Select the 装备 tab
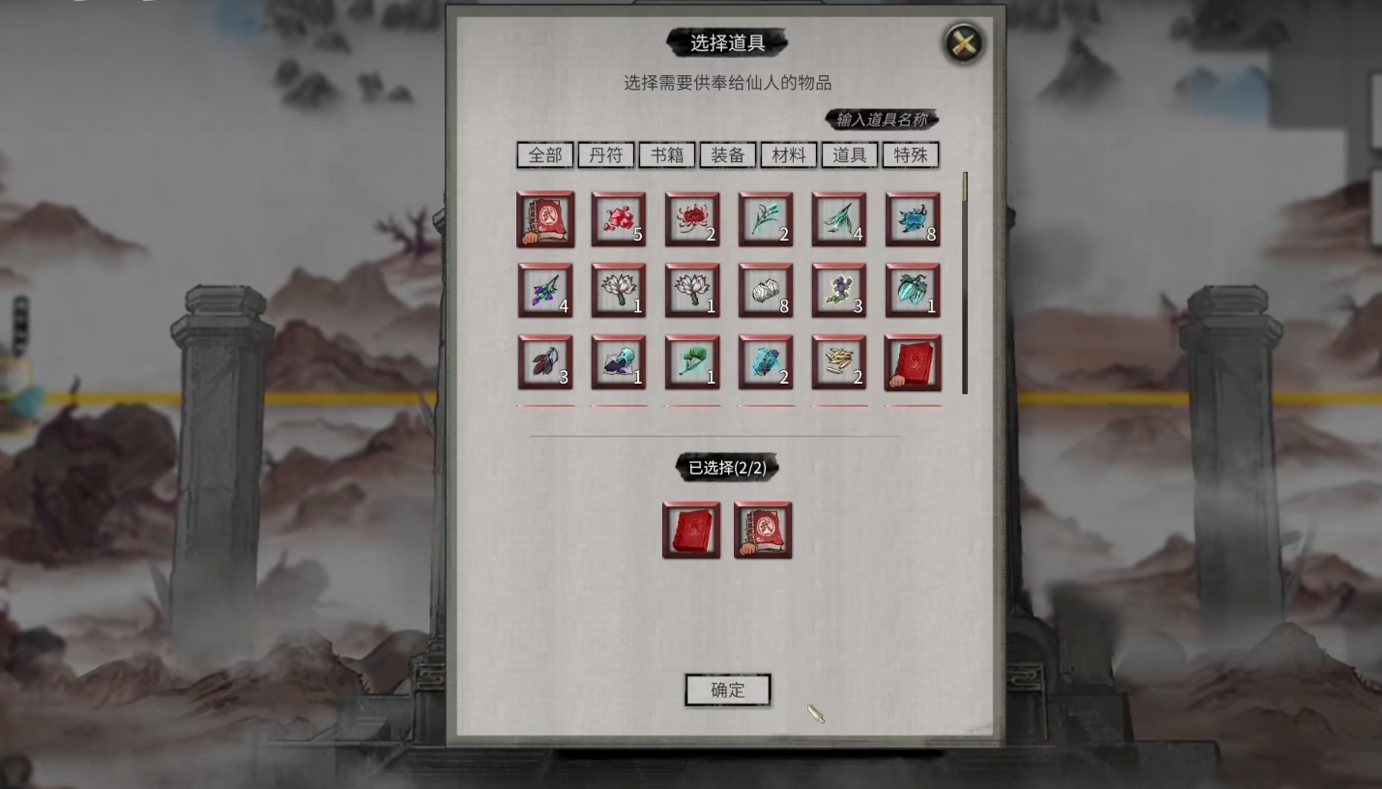The height and width of the screenshot is (789, 1382). 728,155
